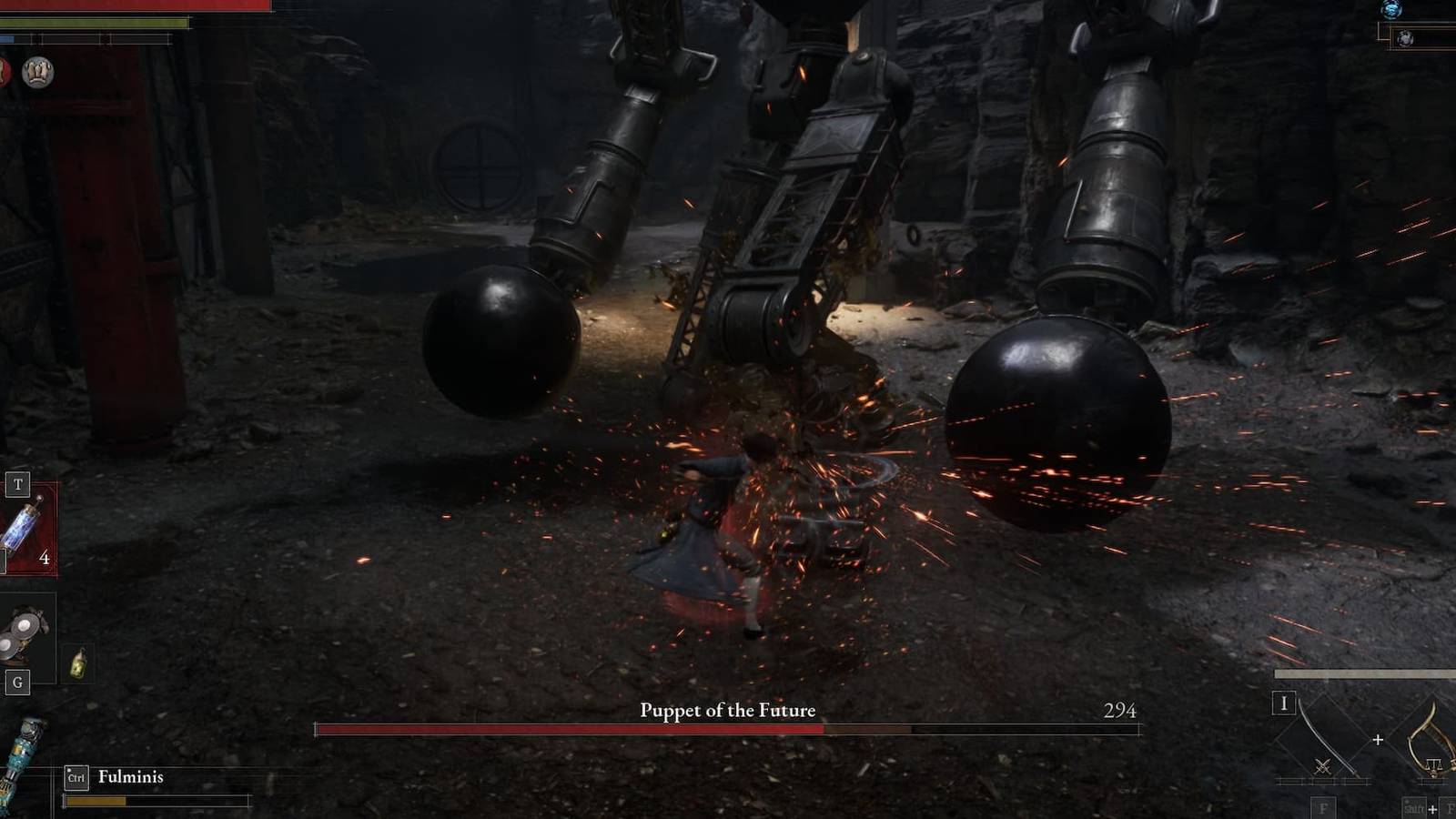The height and width of the screenshot is (819, 1456).
Task: Click the boss health bar
Action: pyautogui.click(x=728, y=728)
